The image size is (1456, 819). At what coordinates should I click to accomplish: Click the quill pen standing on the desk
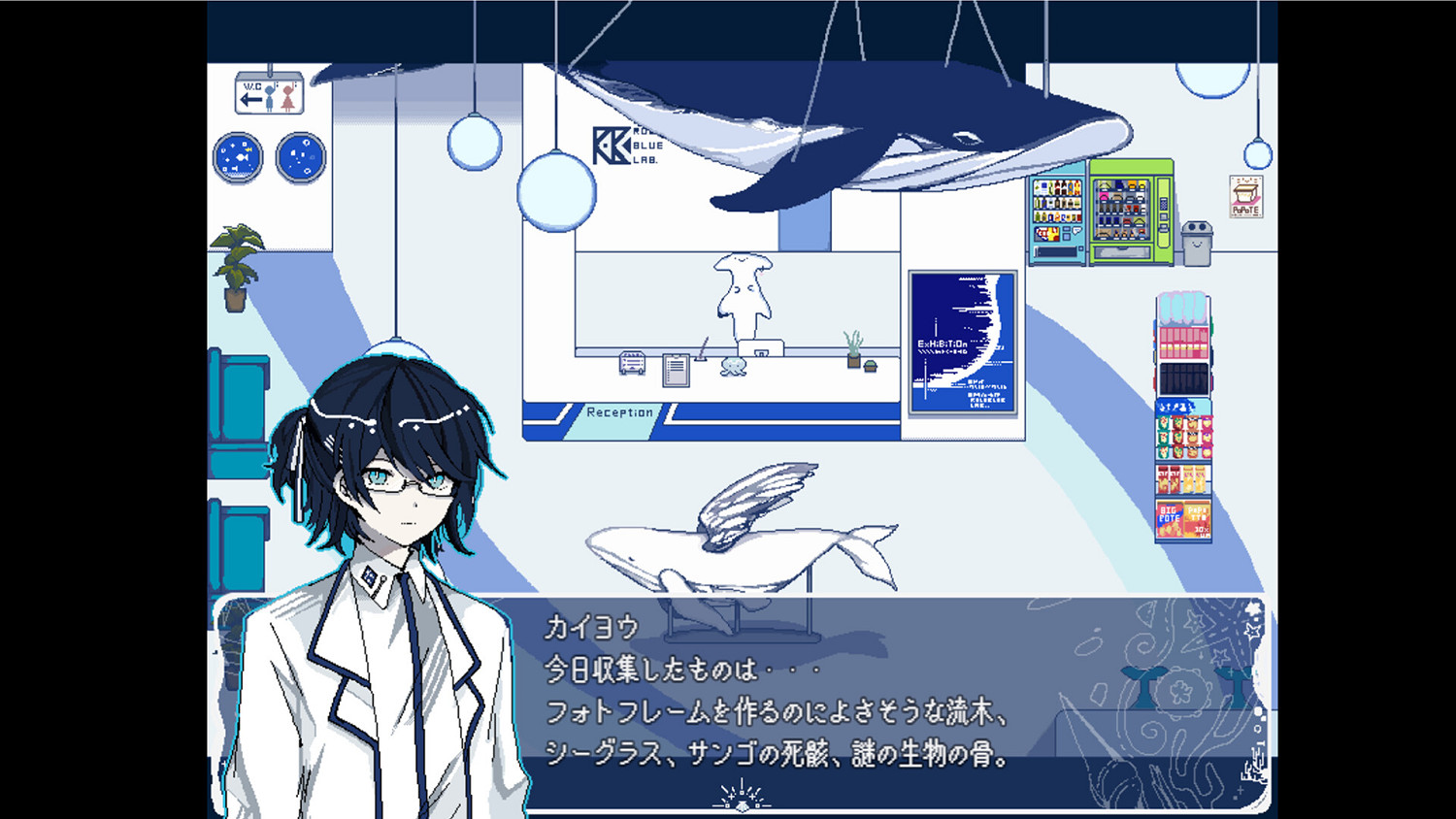(x=701, y=349)
